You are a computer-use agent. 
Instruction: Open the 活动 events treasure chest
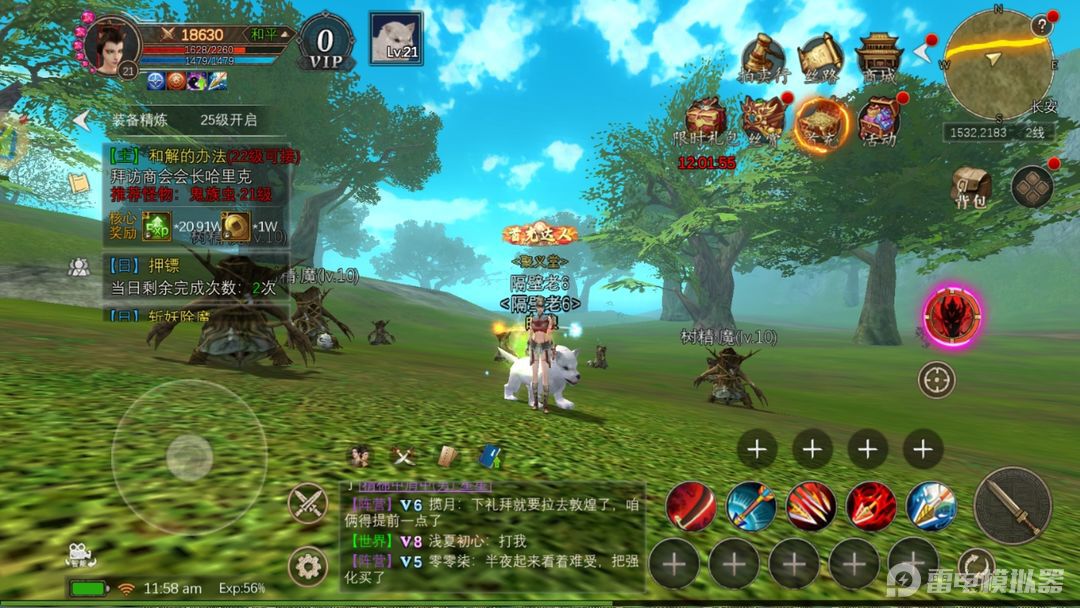pos(879,121)
